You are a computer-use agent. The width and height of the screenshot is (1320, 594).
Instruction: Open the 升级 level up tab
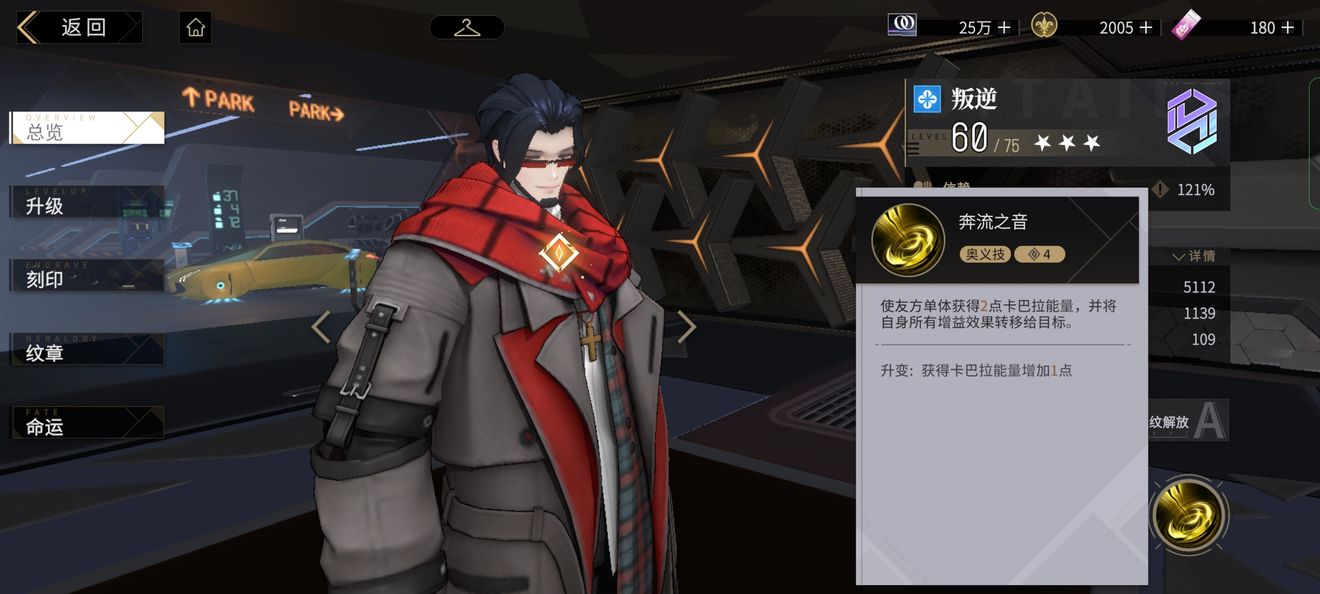[86, 204]
